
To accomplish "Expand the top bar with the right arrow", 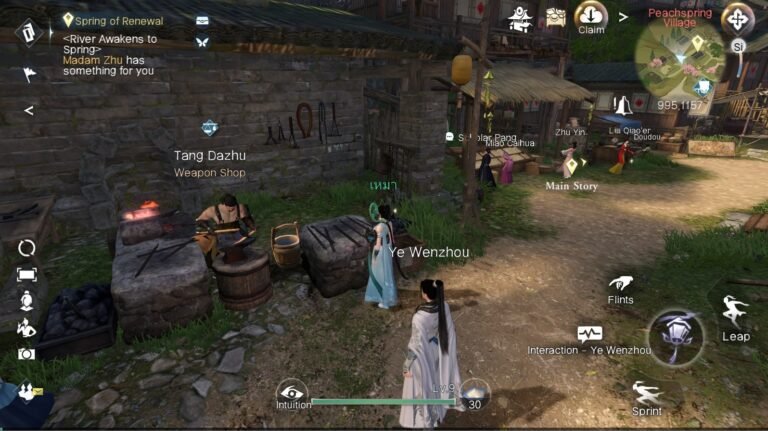I will point(623,17).
